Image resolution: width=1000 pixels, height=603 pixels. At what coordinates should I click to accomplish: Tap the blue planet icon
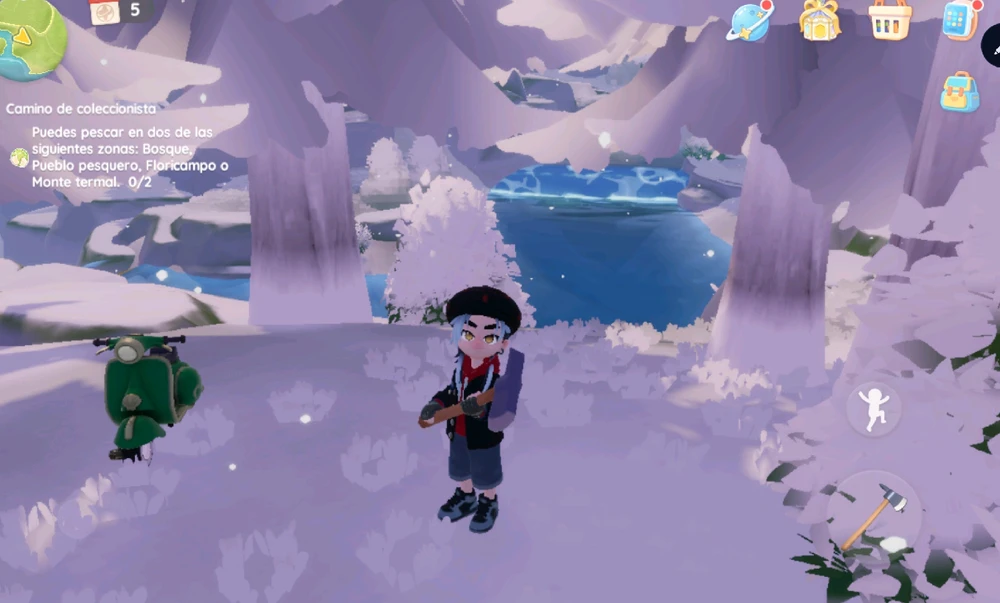750,21
